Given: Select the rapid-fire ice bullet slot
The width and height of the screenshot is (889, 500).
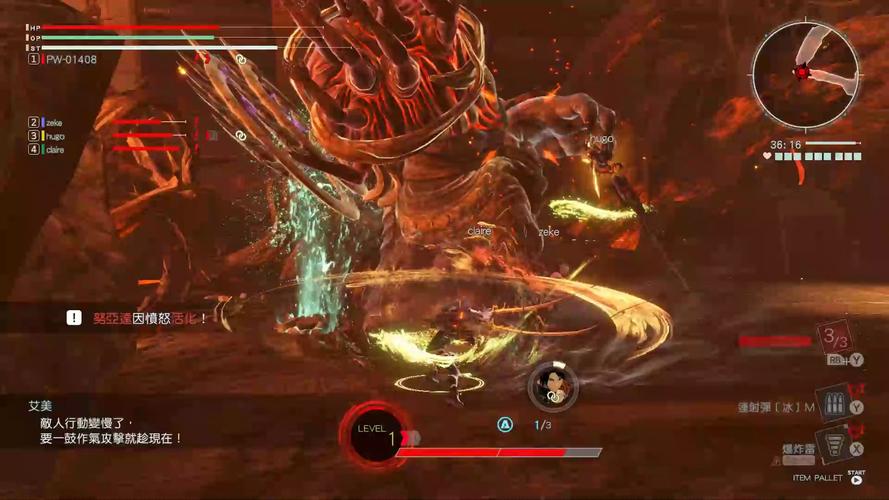Looking at the screenshot, I should [830, 403].
